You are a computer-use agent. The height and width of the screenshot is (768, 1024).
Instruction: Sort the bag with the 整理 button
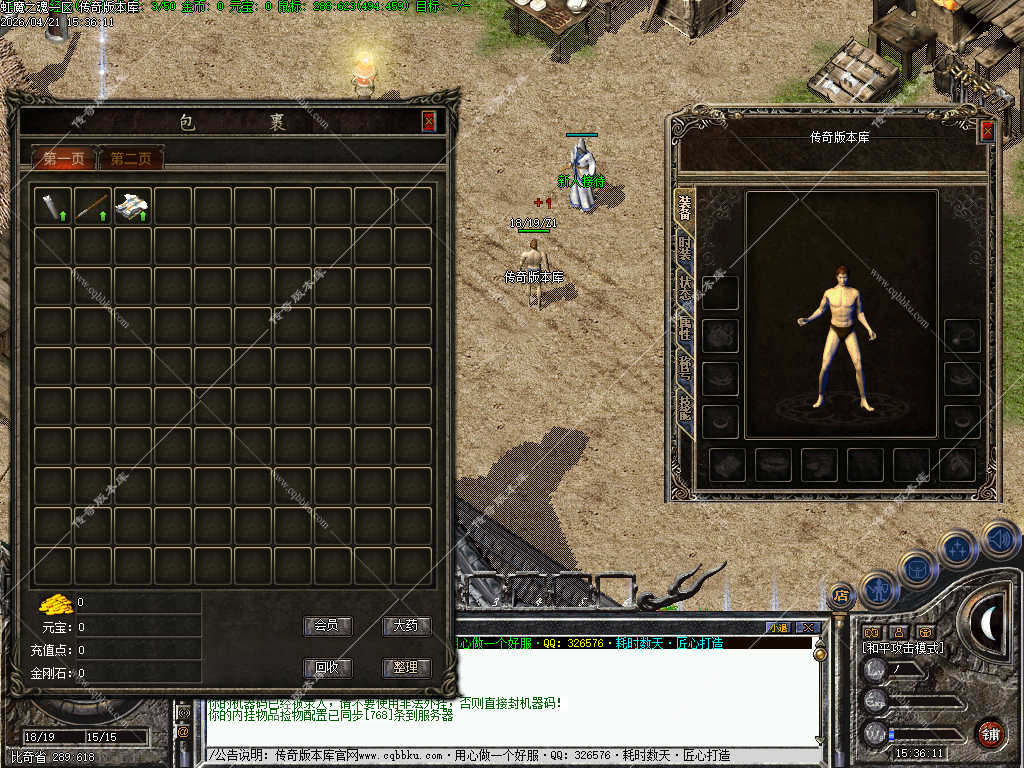click(406, 667)
